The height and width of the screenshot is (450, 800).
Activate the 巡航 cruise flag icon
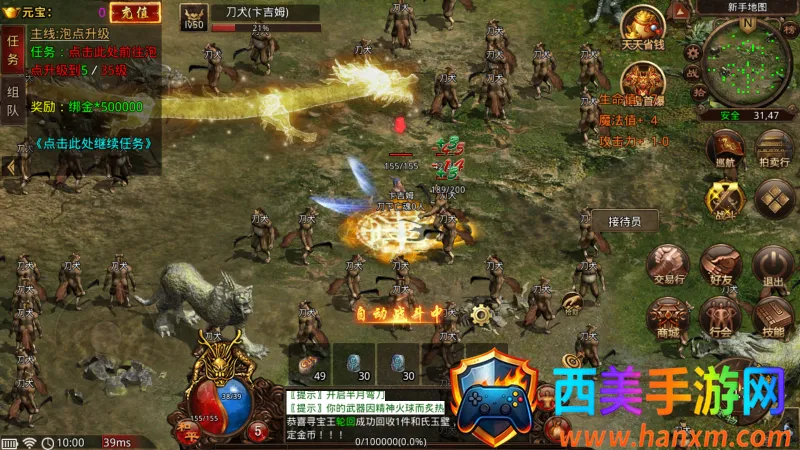coord(726,148)
